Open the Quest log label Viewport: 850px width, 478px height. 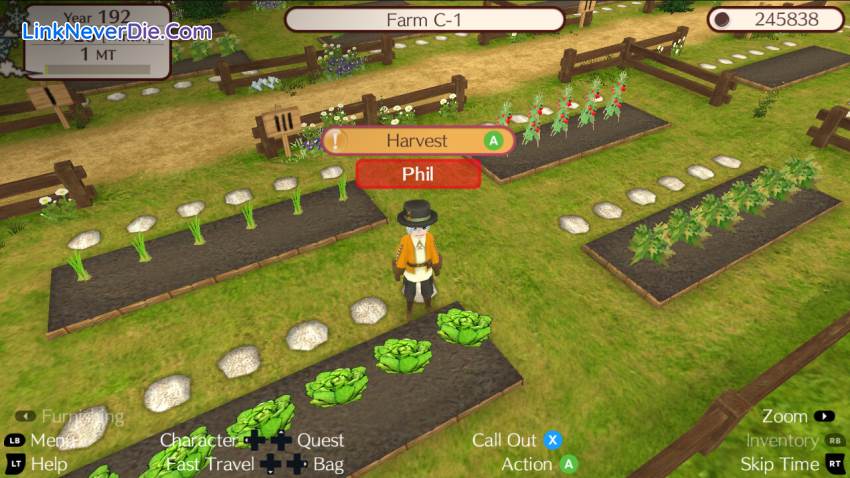tap(320, 440)
